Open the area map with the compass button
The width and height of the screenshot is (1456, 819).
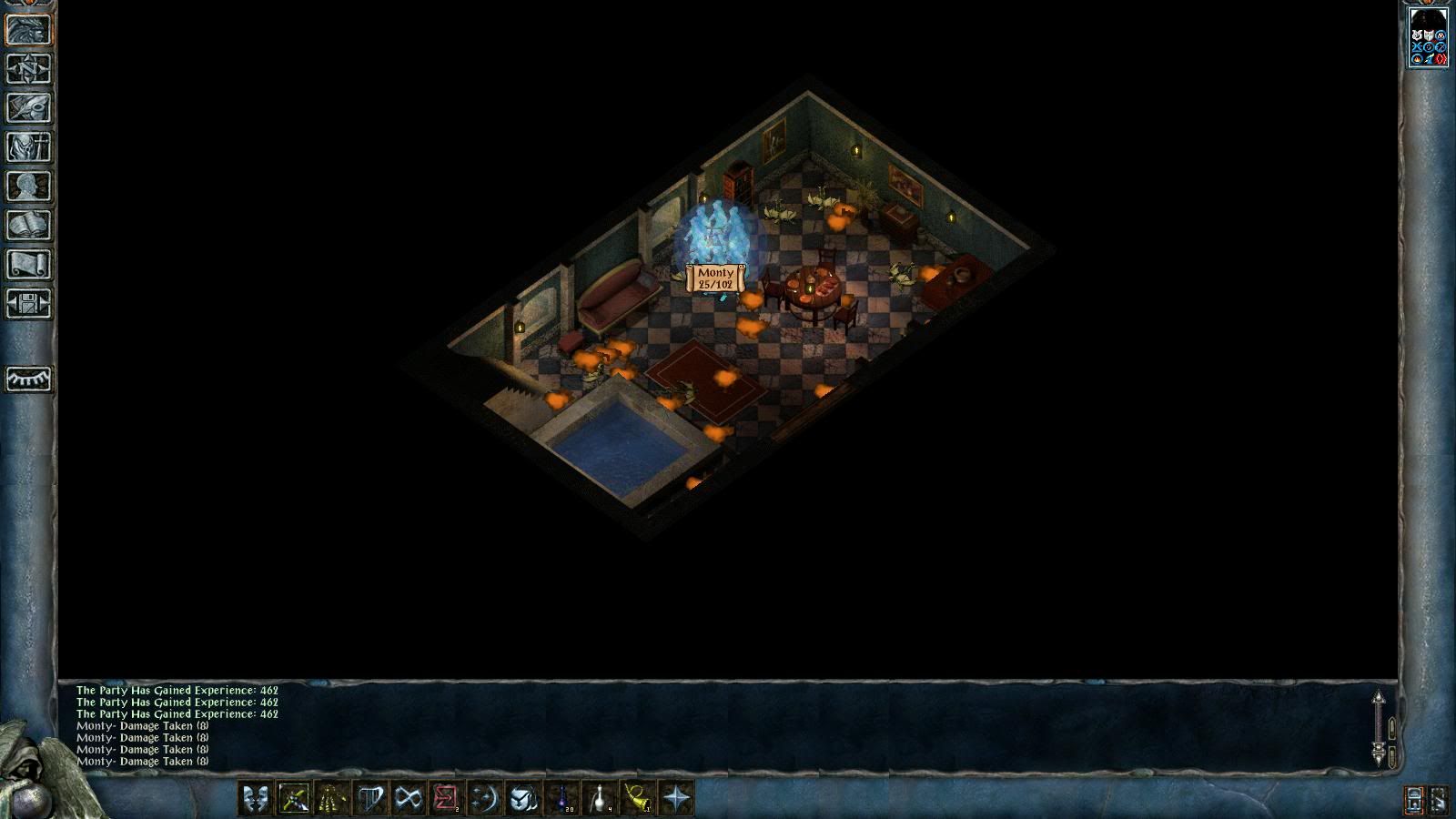28,69
